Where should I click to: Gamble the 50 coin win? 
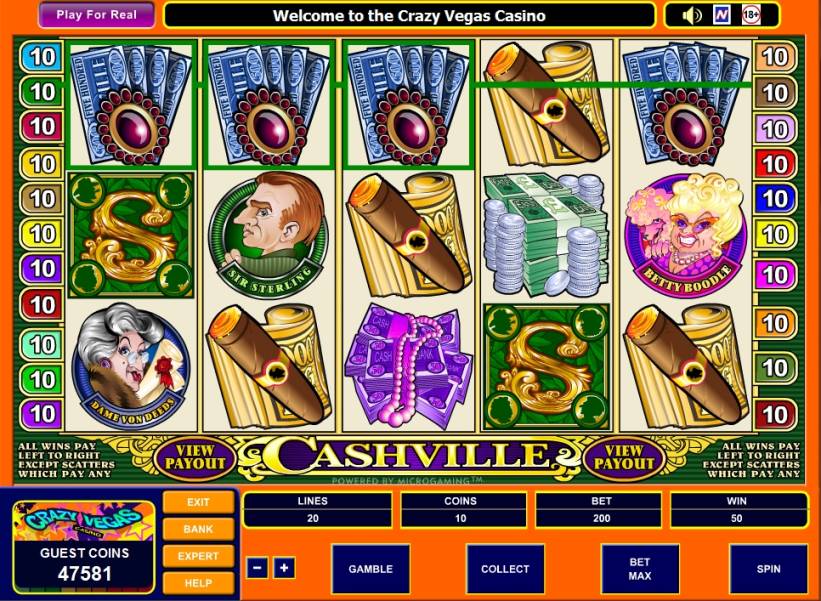pyautogui.click(x=370, y=568)
